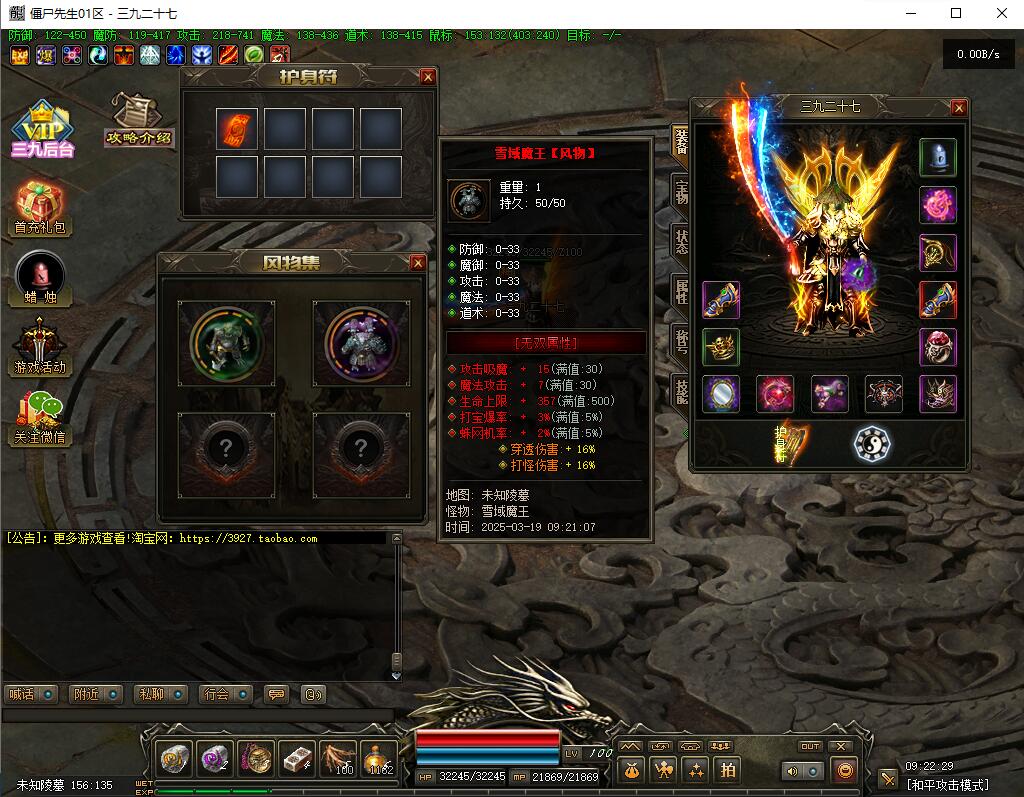
Task: Maximize the game window
Action: [956, 13]
